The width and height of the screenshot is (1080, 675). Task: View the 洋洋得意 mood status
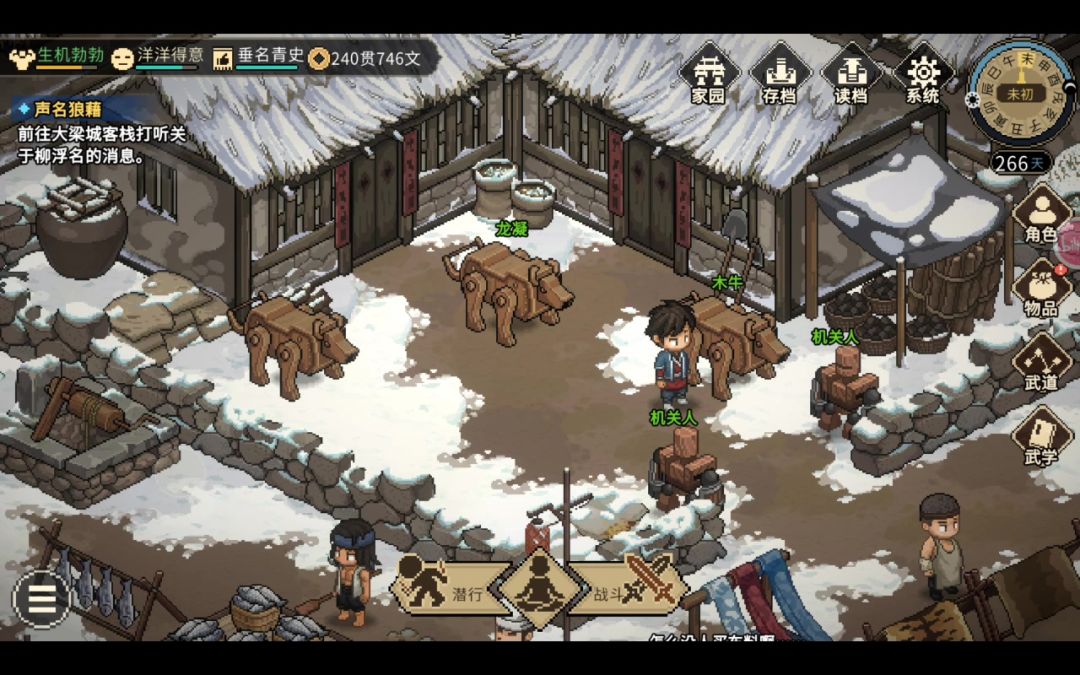point(158,57)
